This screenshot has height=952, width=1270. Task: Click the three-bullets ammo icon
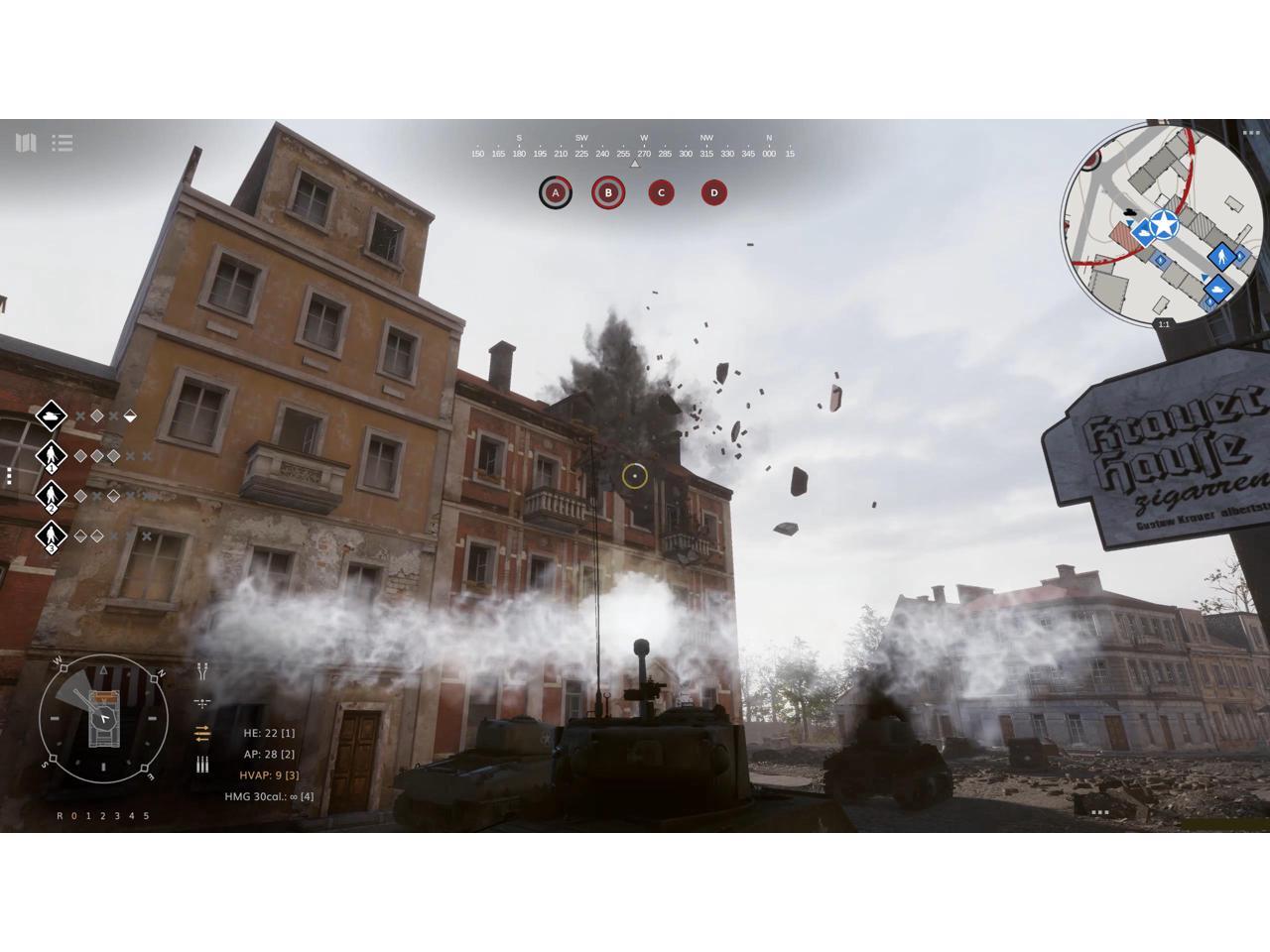(202, 765)
